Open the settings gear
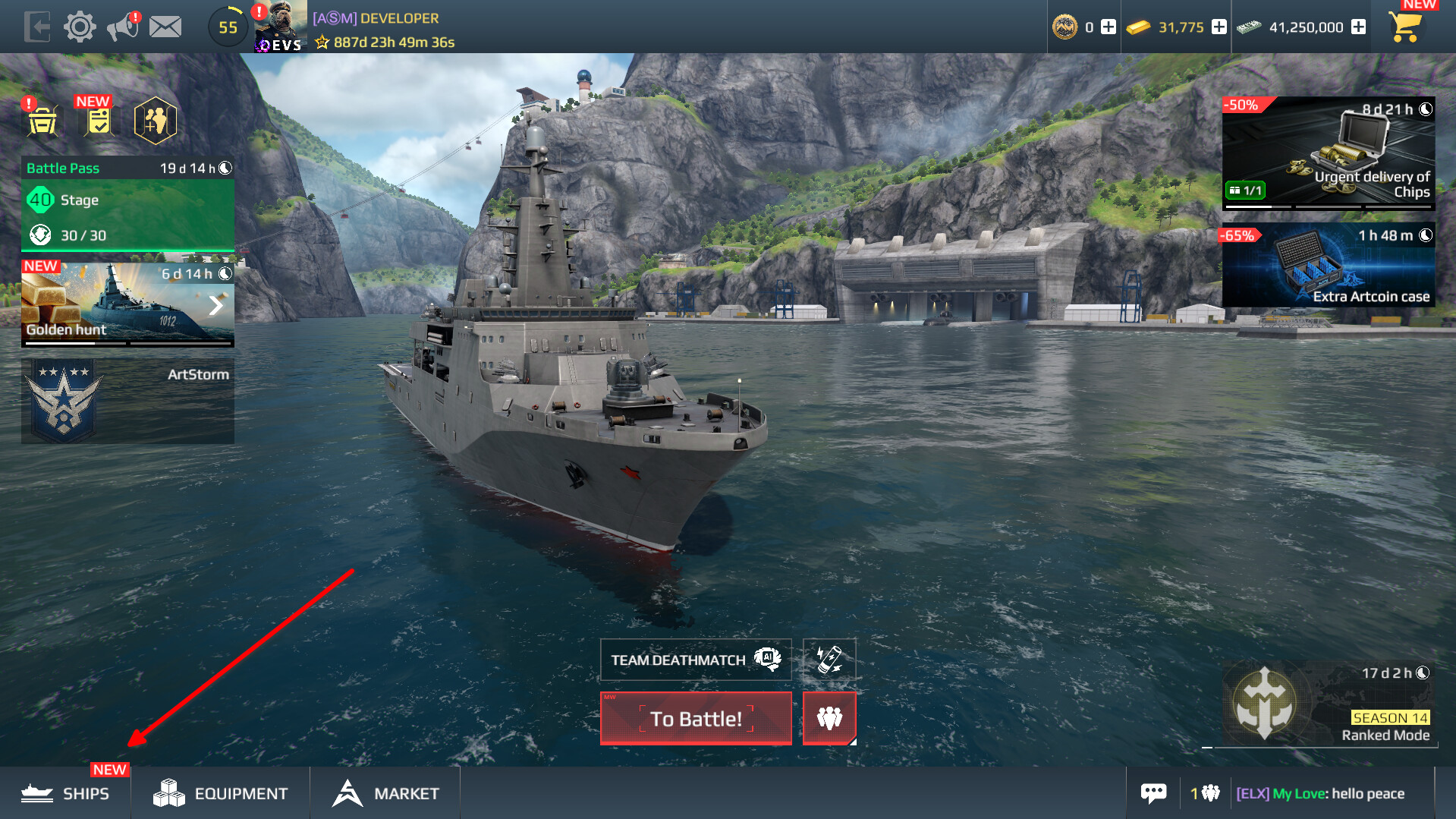This screenshot has height=819, width=1456. point(80,27)
